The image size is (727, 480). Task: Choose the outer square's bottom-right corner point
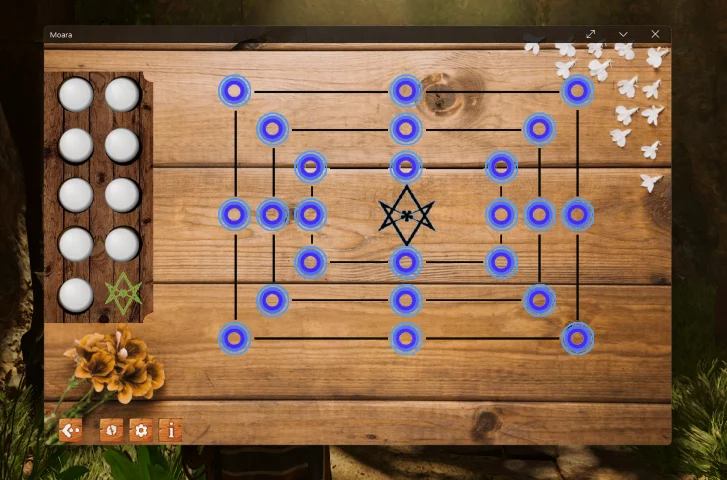577,338
